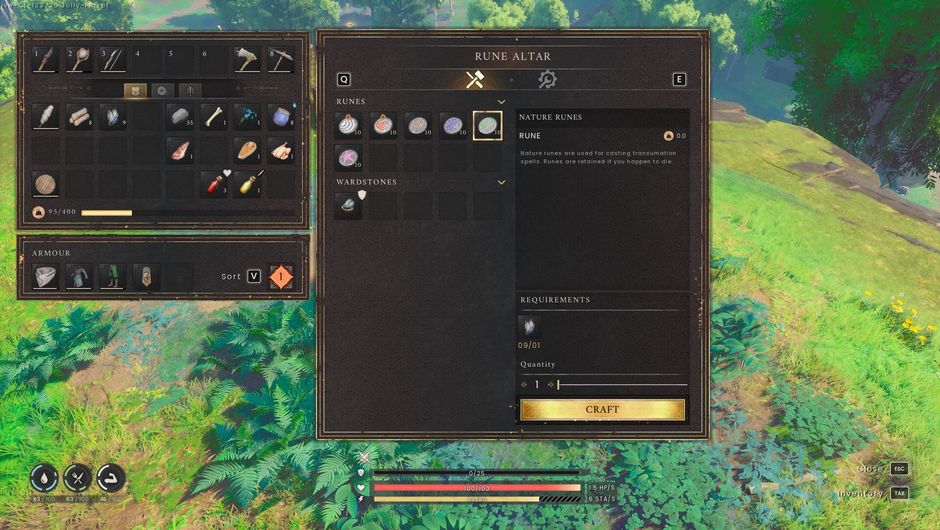The width and height of the screenshot is (940, 530).
Task: Select the pickaxe in hotbar slot 8
Action: [x=281, y=60]
